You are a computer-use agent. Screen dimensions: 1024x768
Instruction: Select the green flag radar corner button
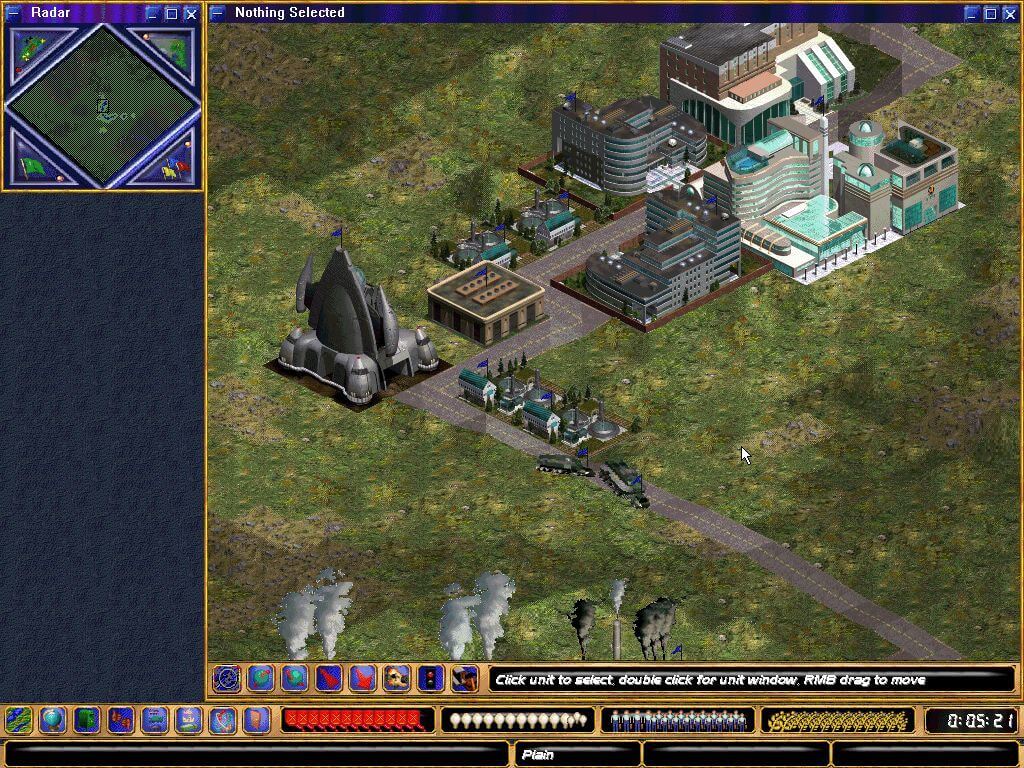click(x=32, y=165)
